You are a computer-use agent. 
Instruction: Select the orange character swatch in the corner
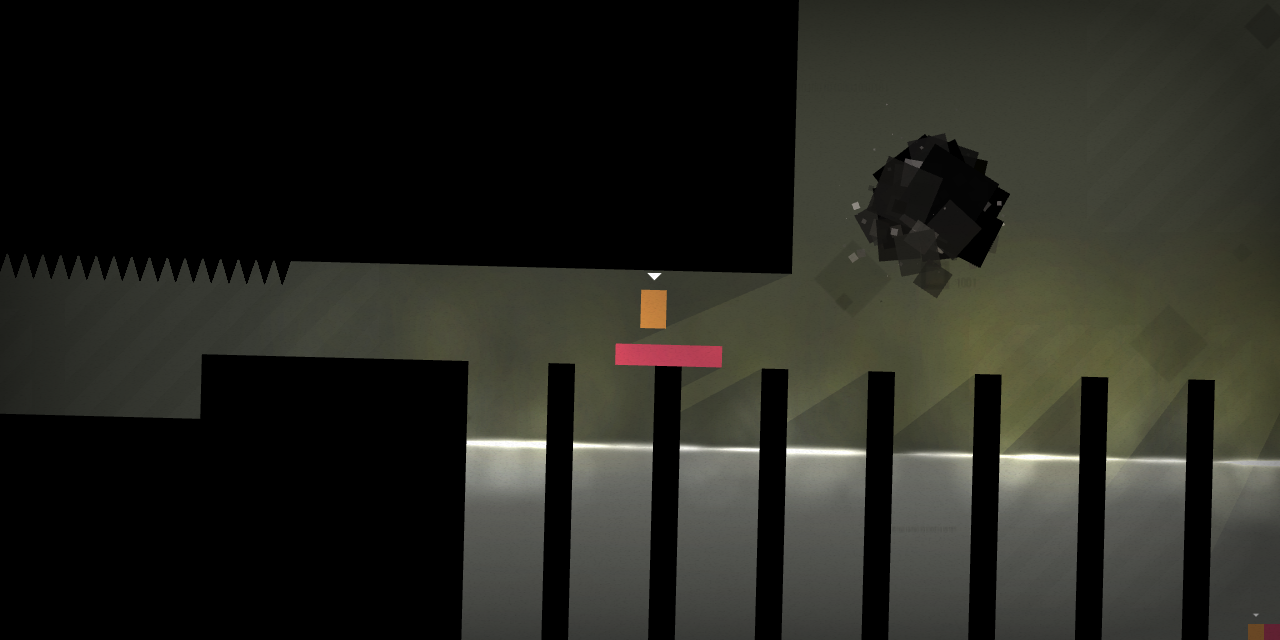(x=1255, y=632)
